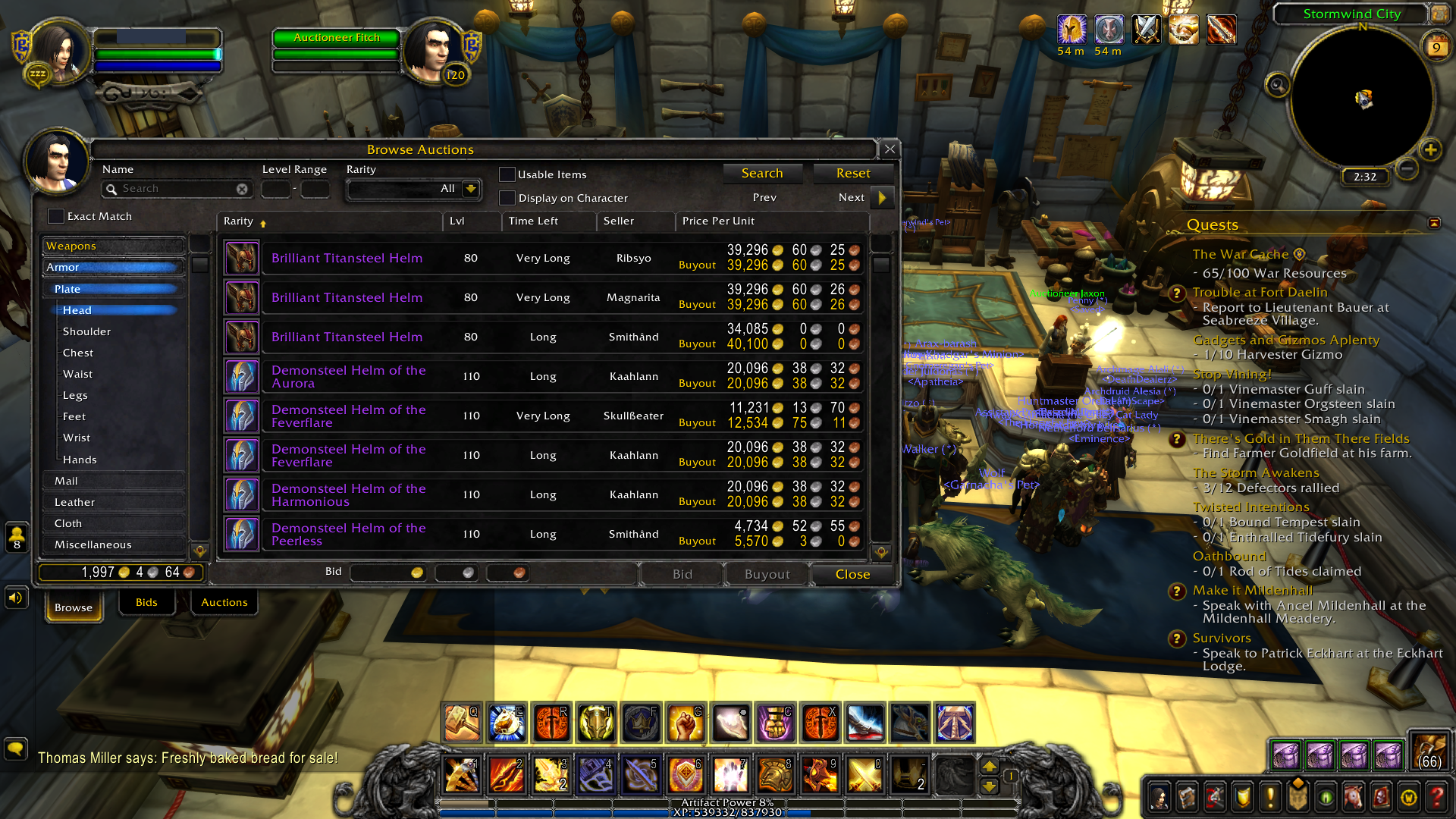1456x819 pixels.
Task: Go to the Next page of results
Action: tap(882, 198)
